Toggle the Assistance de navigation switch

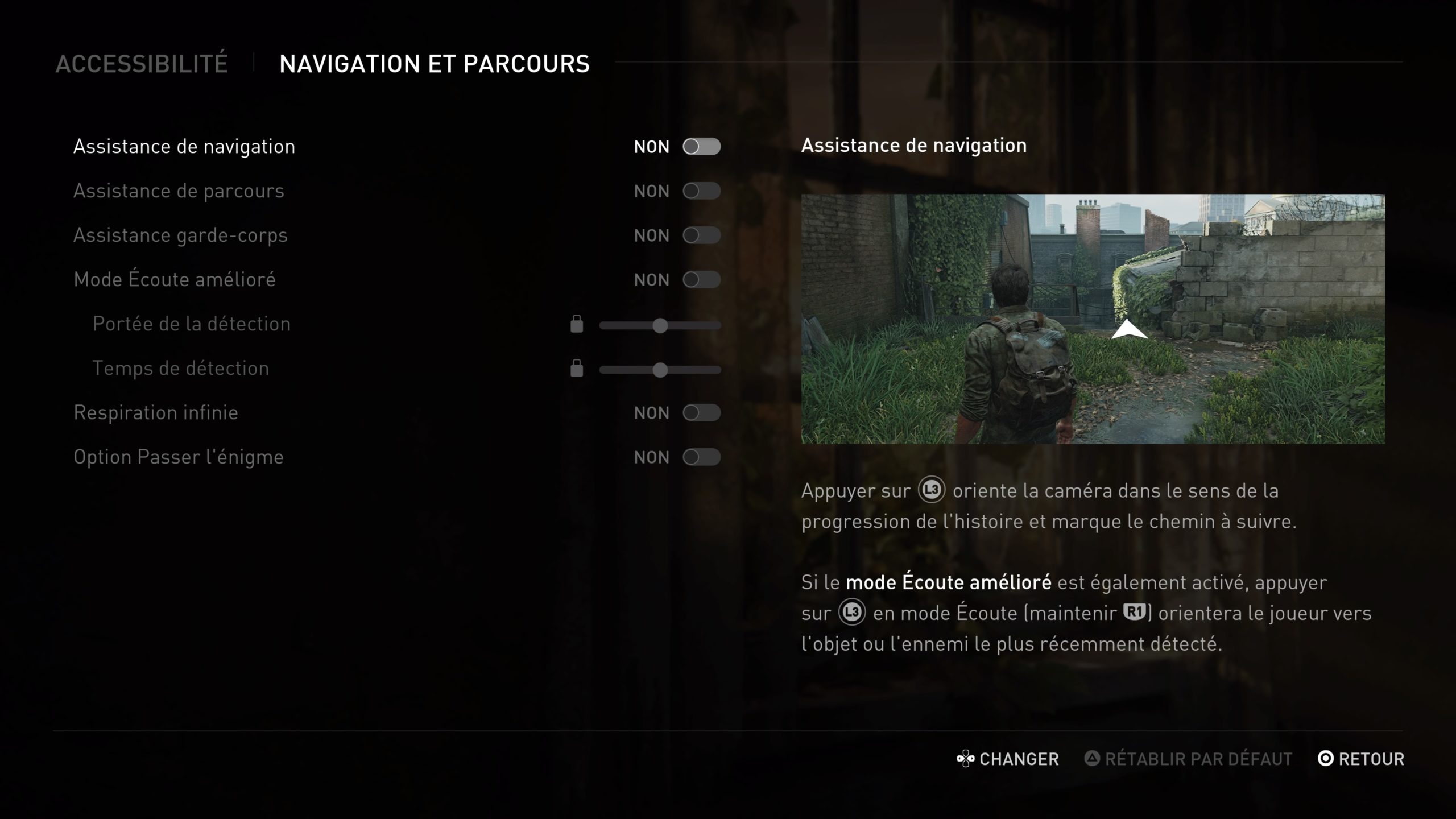pyautogui.click(x=701, y=147)
